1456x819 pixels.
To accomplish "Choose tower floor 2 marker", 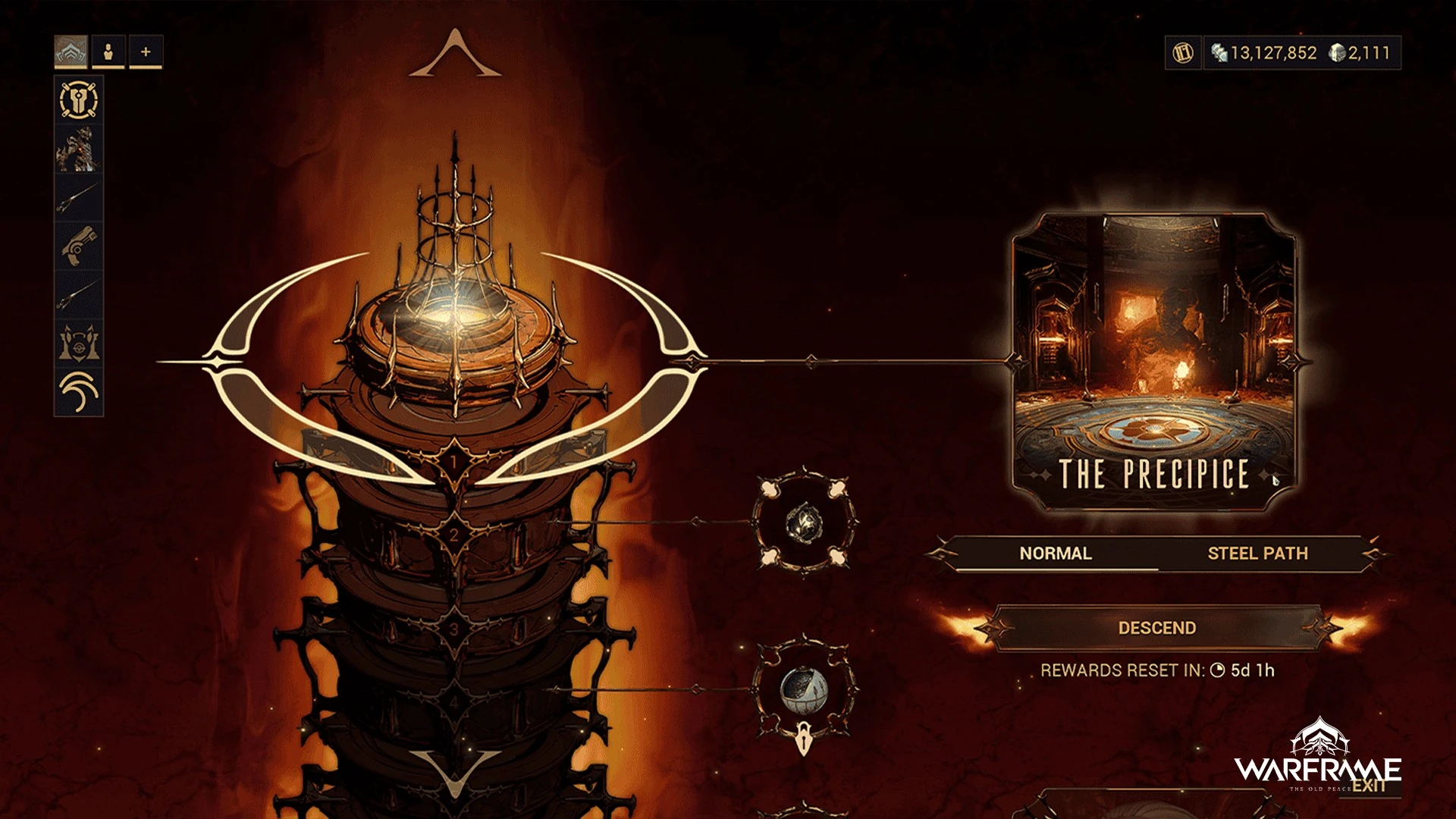I will pos(453,535).
